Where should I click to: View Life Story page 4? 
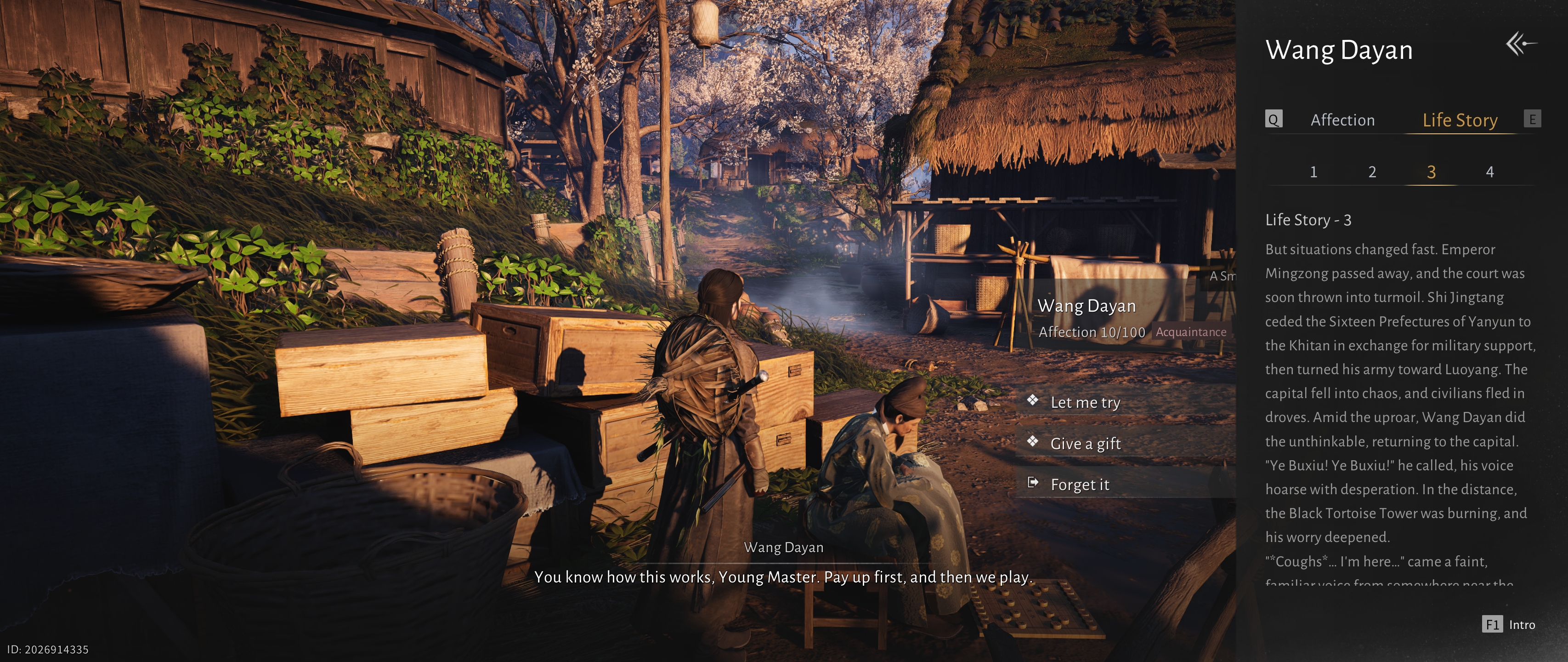[1489, 172]
